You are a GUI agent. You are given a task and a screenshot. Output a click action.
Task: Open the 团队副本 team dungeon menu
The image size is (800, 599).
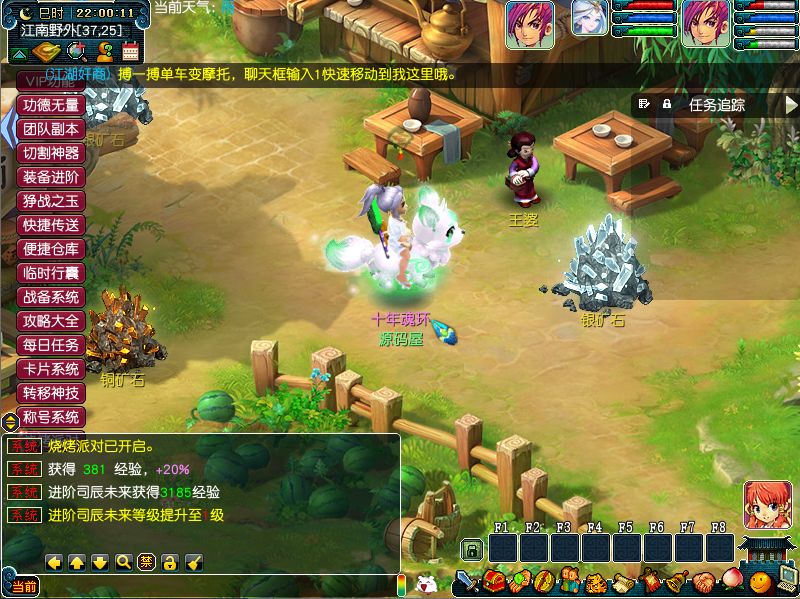tap(52, 129)
